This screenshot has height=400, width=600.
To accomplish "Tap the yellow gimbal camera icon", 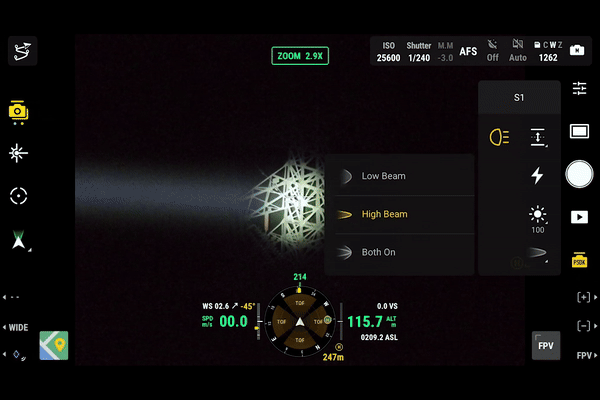I will pyautogui.click(x=18, y=111).
